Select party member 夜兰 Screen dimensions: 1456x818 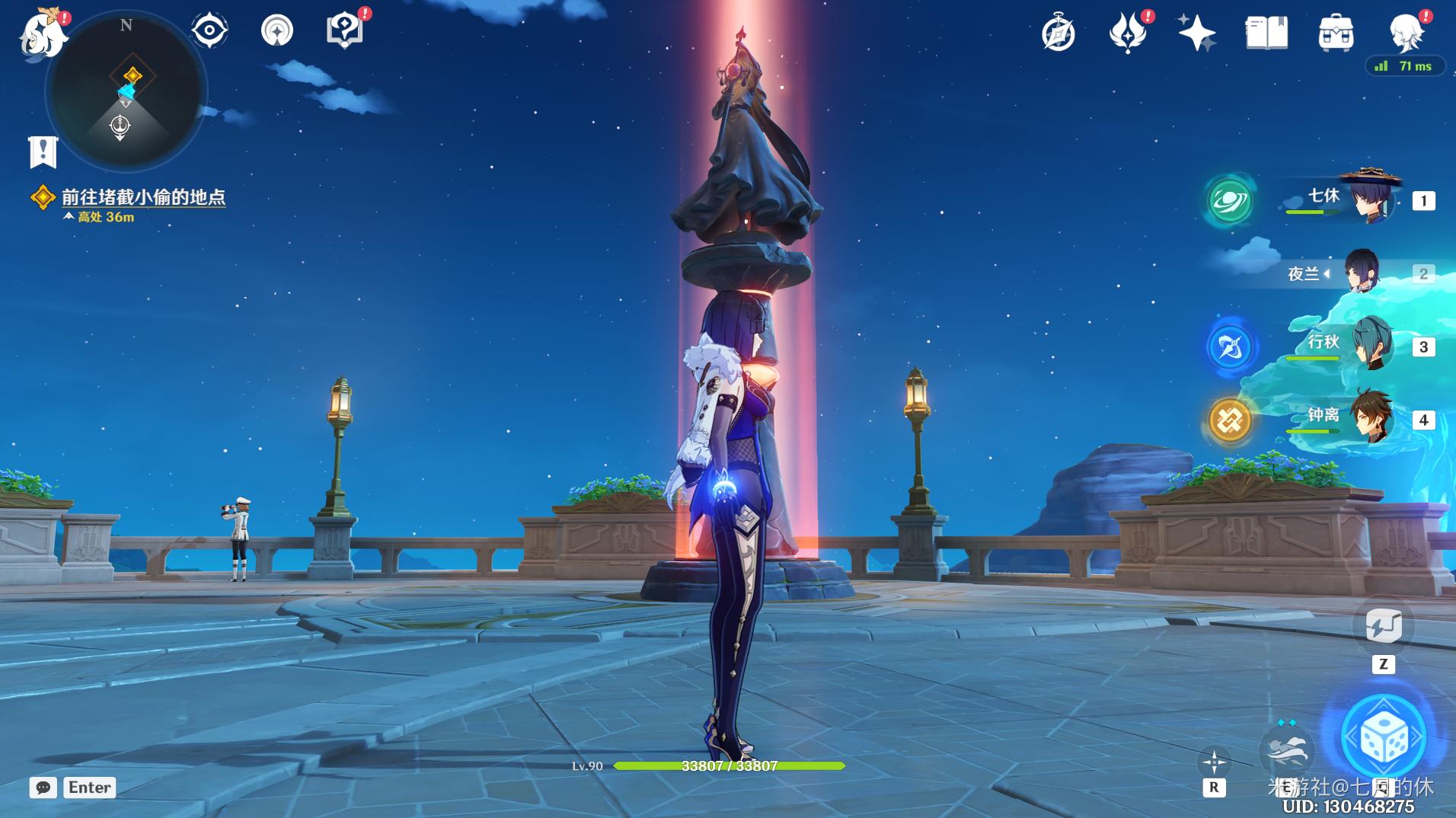point(1362,273)
